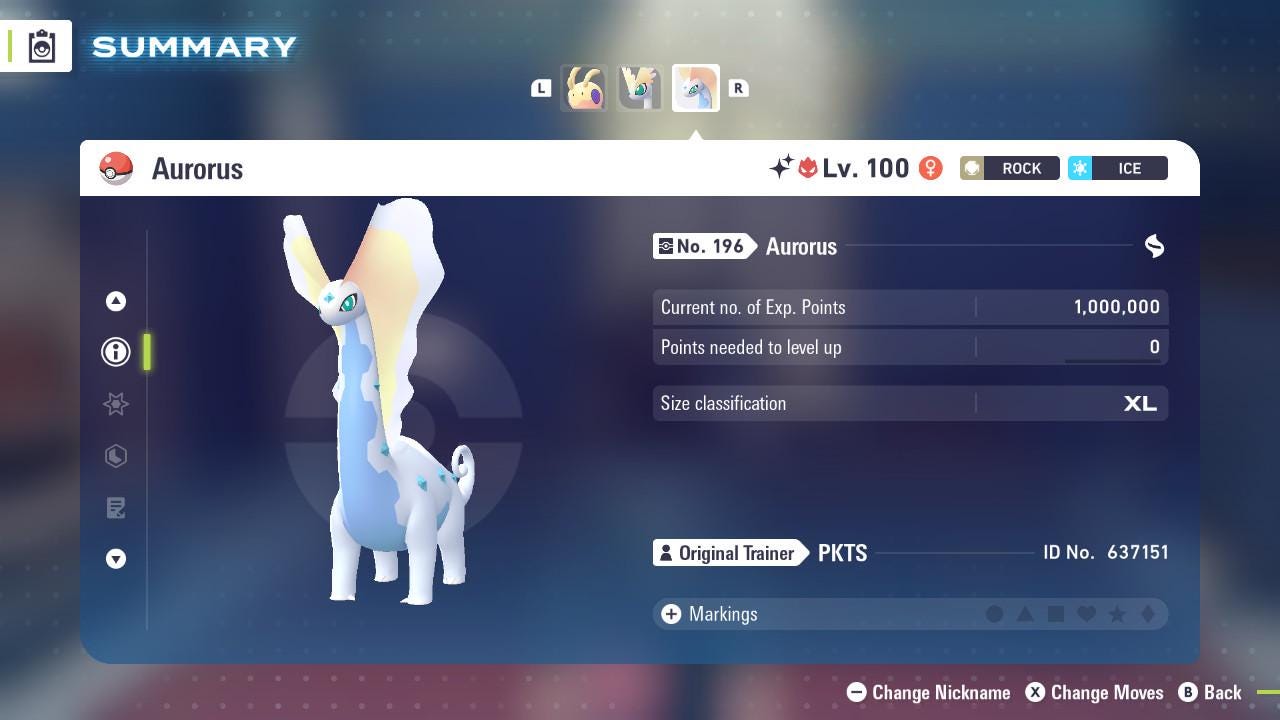Image resolution: width=1280 pixels, height=720 pixels.
Task: Click the up arrow to previous page
Action: (116, 300)
